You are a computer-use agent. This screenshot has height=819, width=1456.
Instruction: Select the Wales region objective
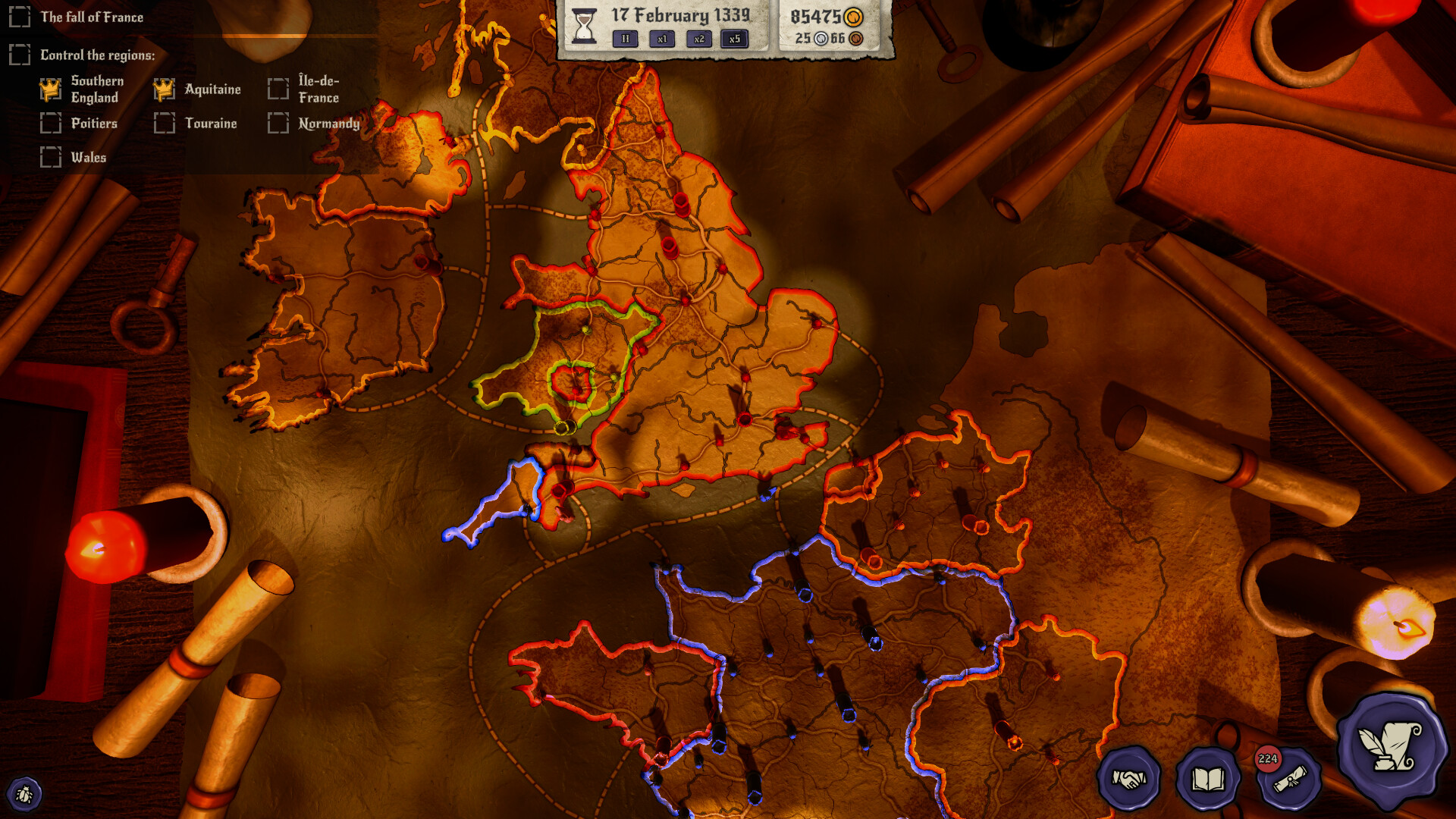point(88,158)
